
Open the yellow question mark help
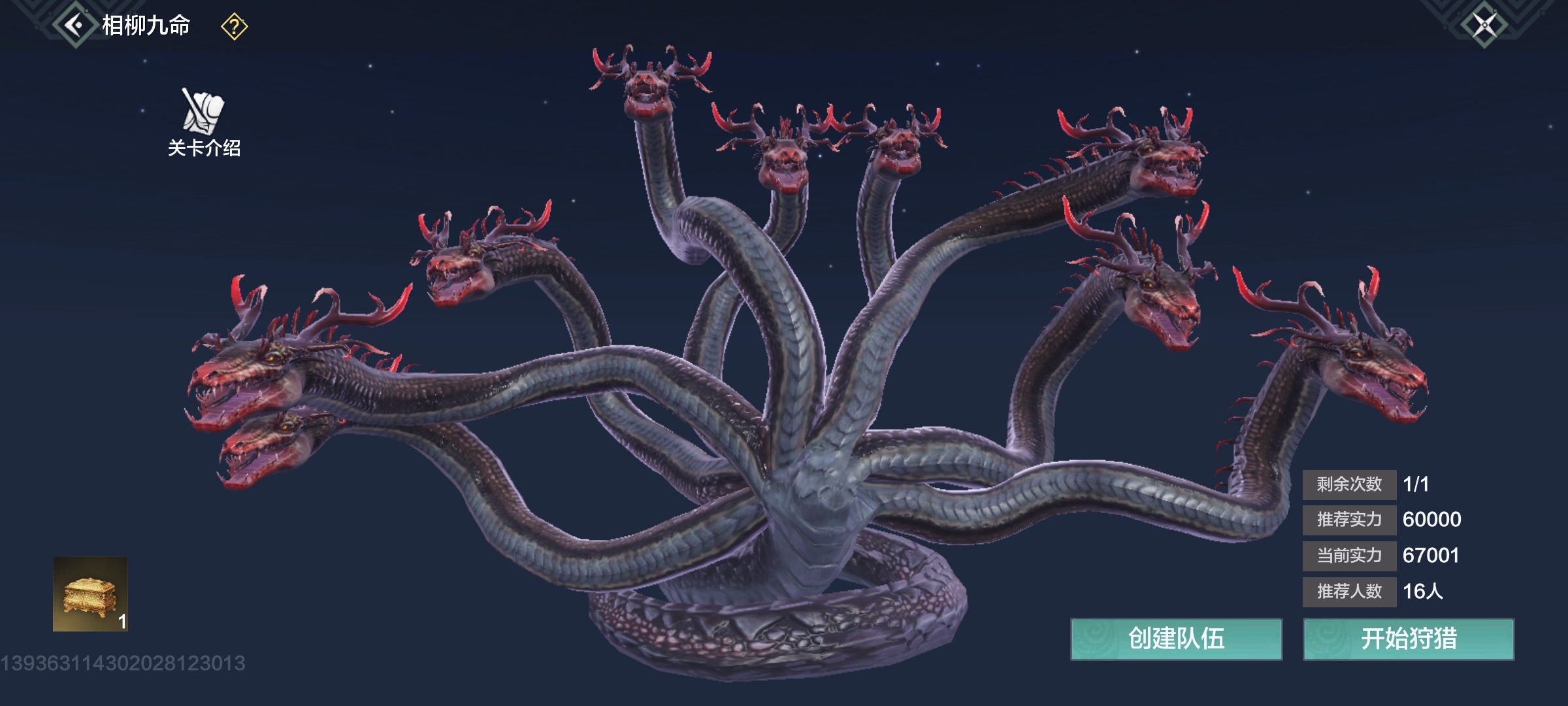click(234, 27)
